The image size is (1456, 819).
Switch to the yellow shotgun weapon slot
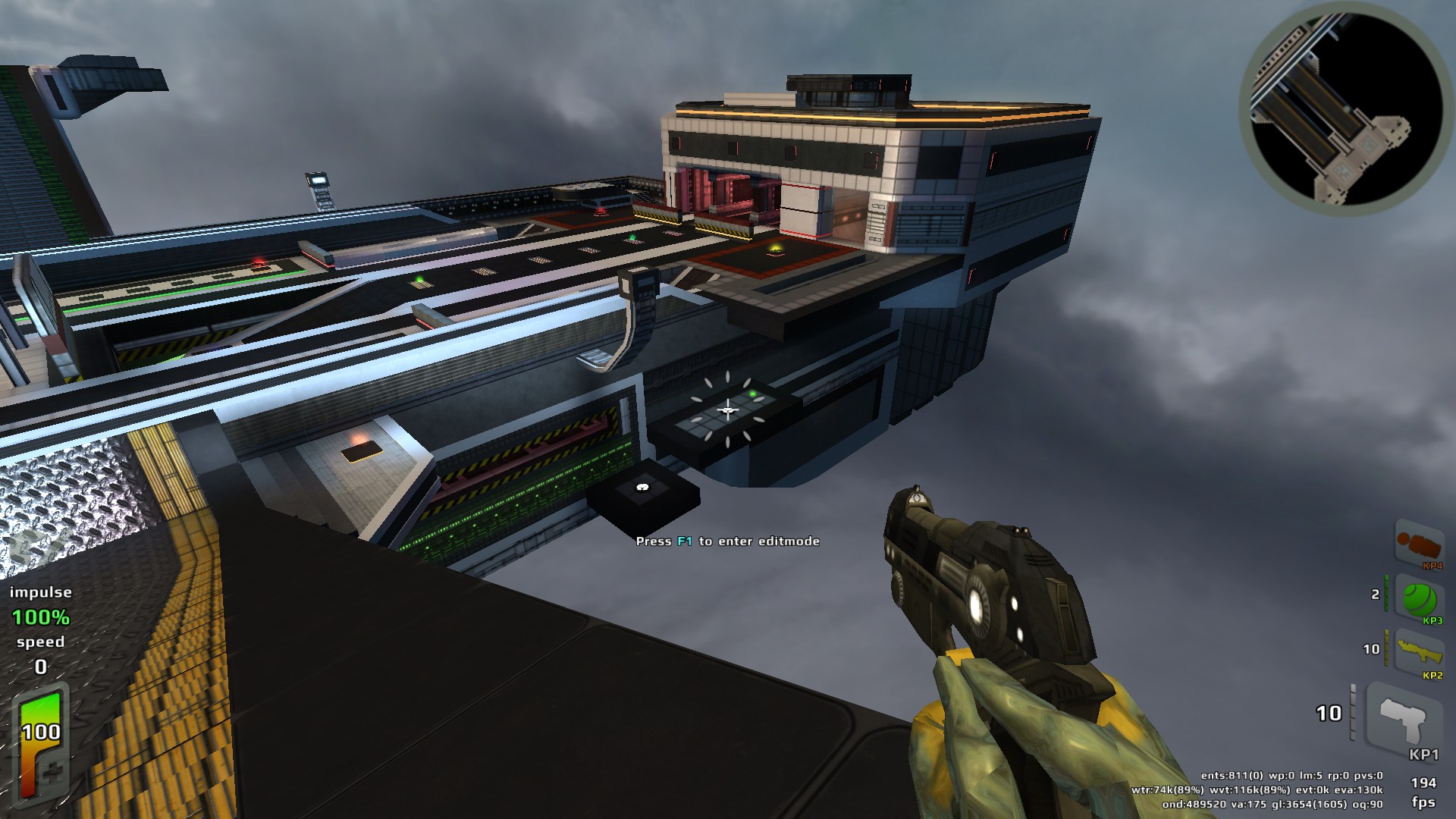(x=1418, y=653)
